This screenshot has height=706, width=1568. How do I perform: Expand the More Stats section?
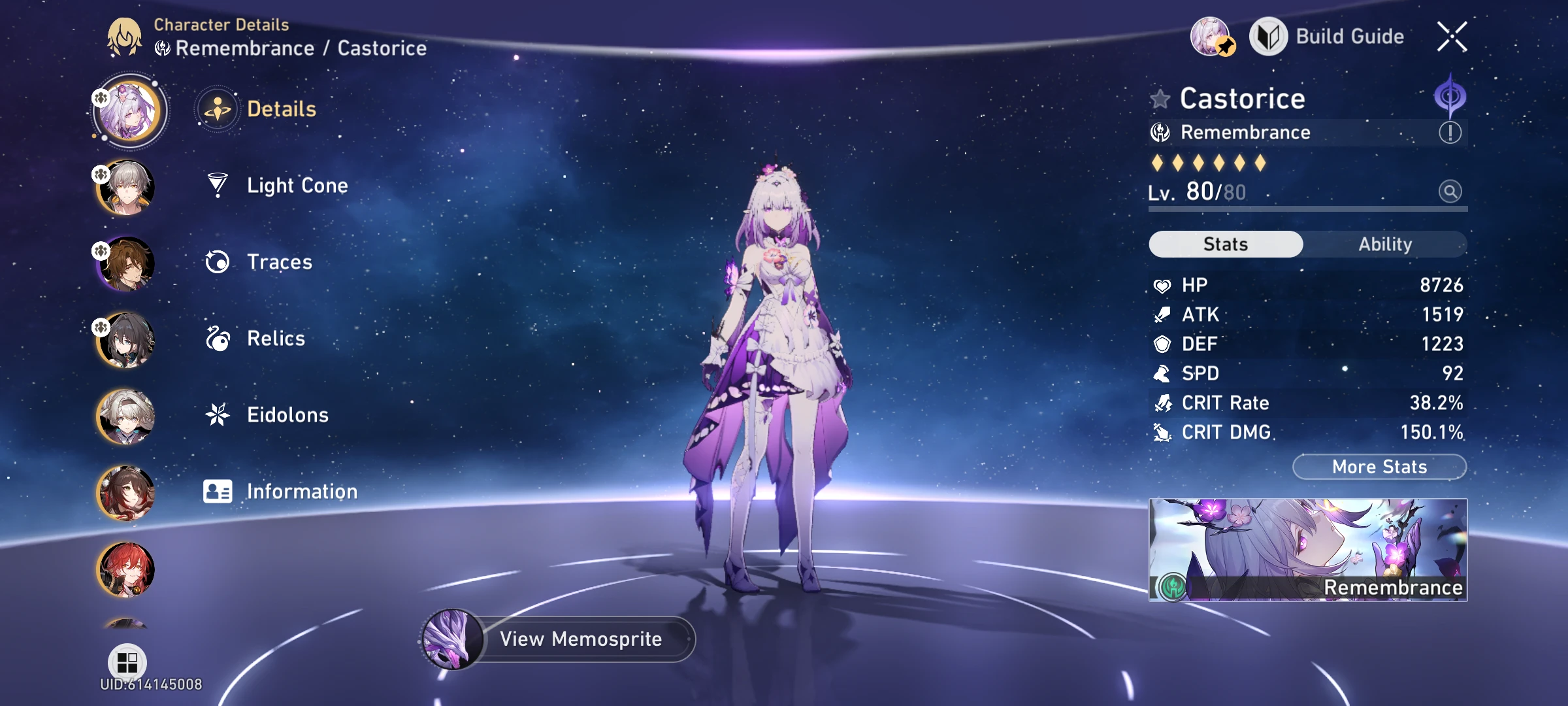[x=1379, y=466]
